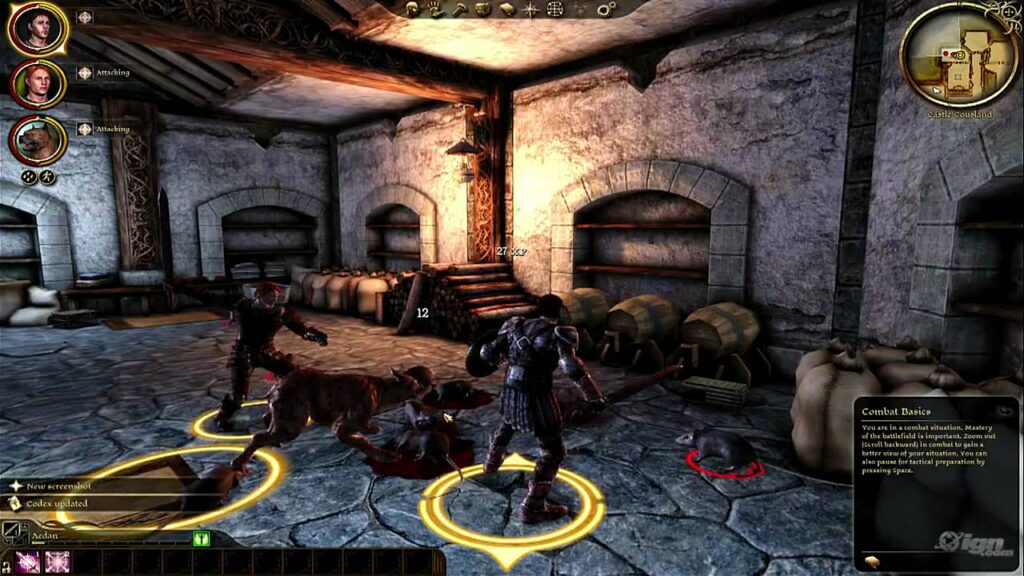Toggle the hold position button
Viewport: 1024px width, 576px height.
pyautogui.click(x=29, y=177)
